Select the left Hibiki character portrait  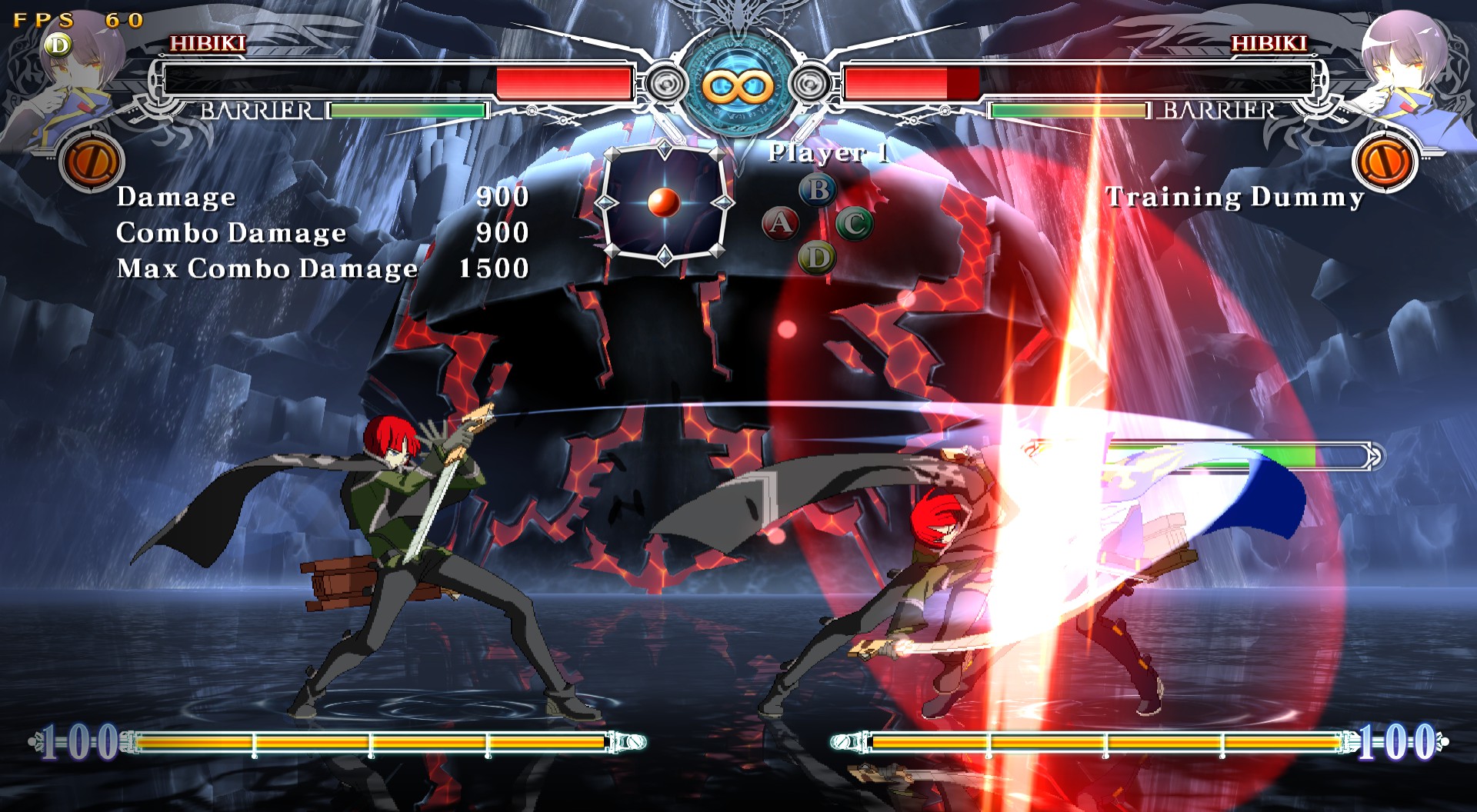pos(81,77)
